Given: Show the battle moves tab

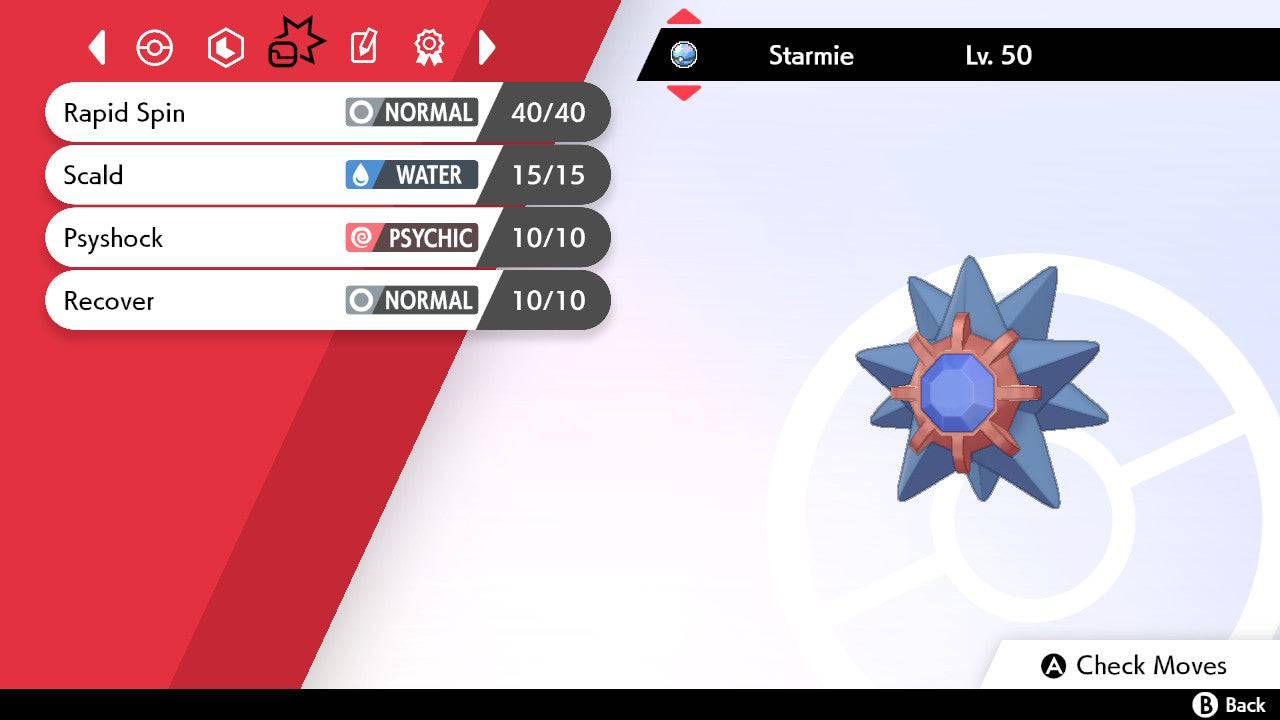Looking at the screenshot, I should click(x=294, y=46).
